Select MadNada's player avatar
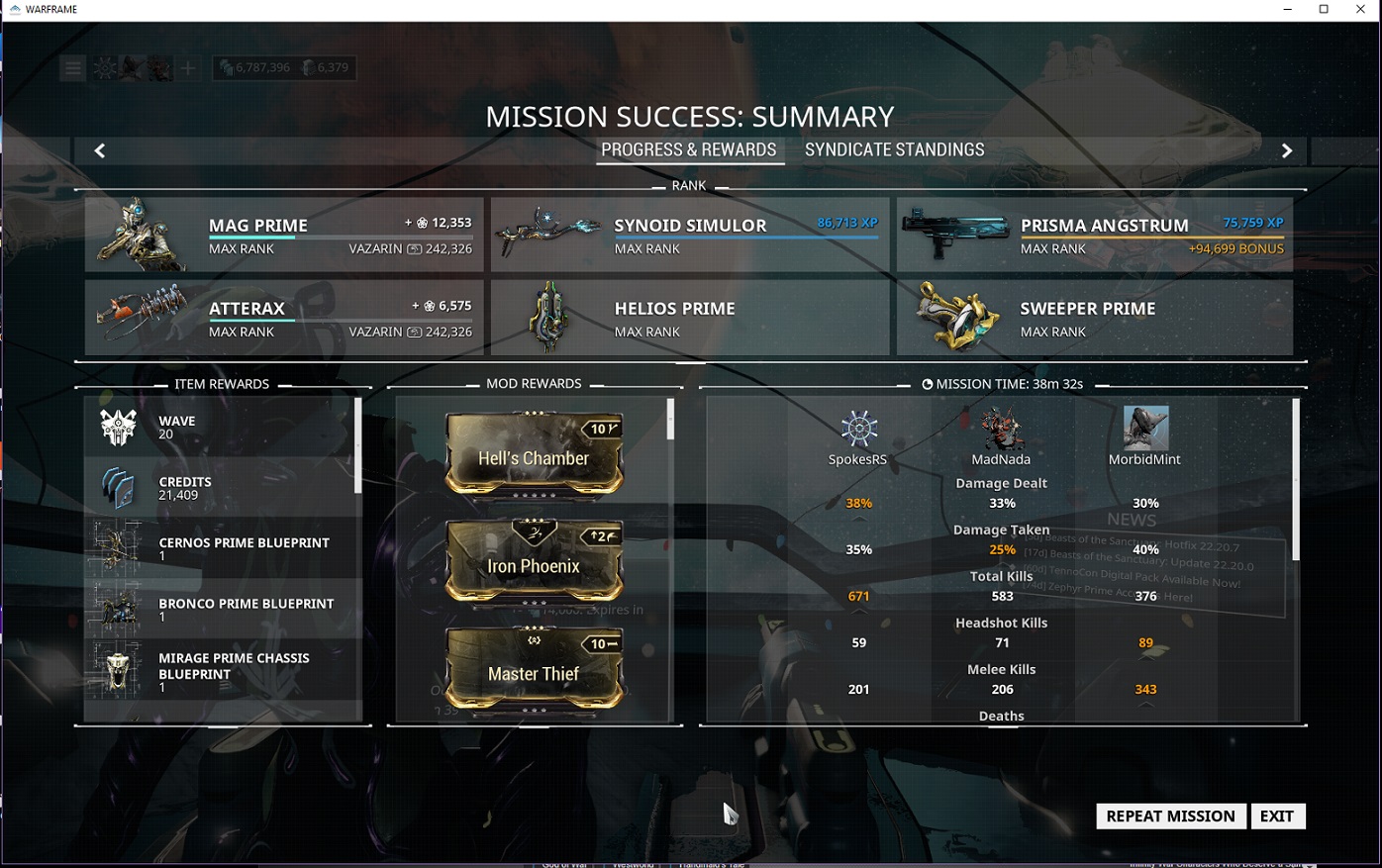This screenshot has height=868, width=1382. pyautogui.click(x=1001, y=429)
